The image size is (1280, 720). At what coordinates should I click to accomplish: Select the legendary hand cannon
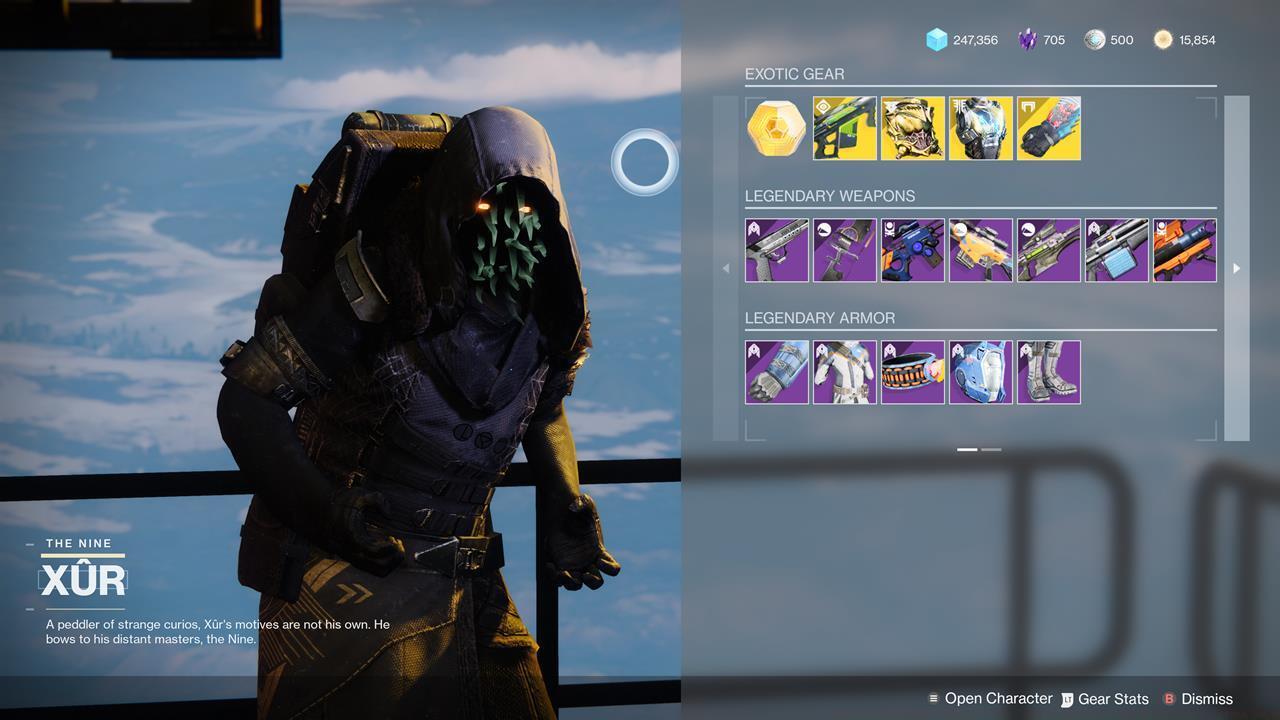point(777,250)
